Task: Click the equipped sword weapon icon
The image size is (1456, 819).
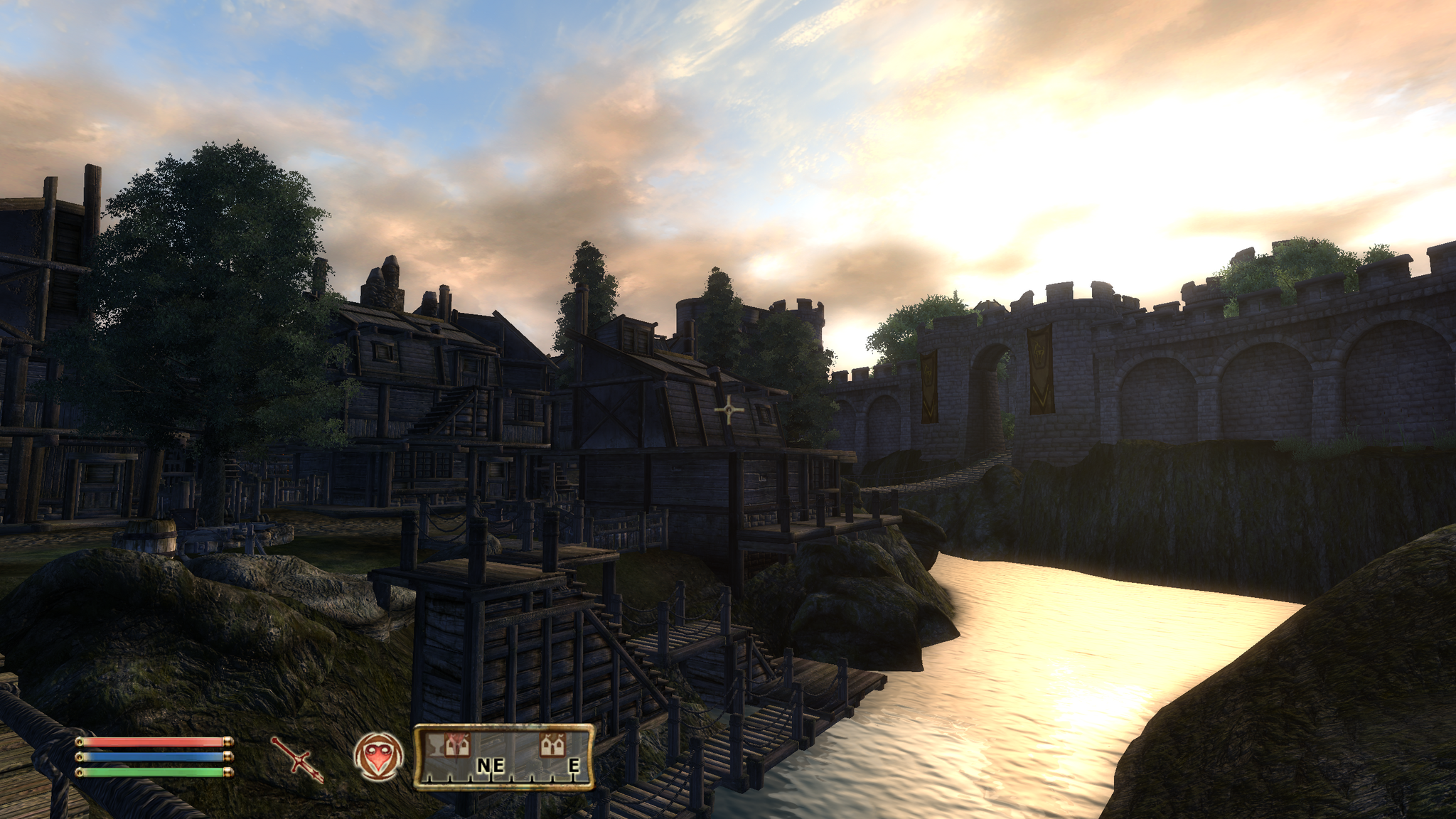Action: [x=297, y=759]
